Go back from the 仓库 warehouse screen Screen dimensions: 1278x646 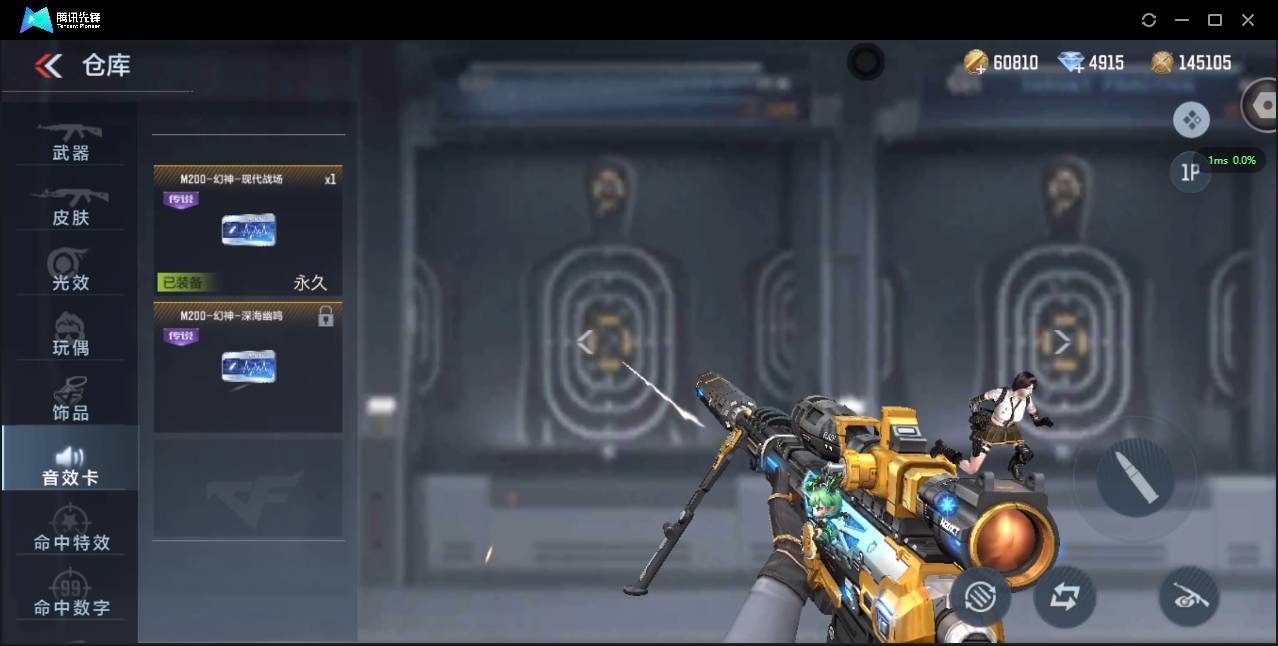coord(48,66)
